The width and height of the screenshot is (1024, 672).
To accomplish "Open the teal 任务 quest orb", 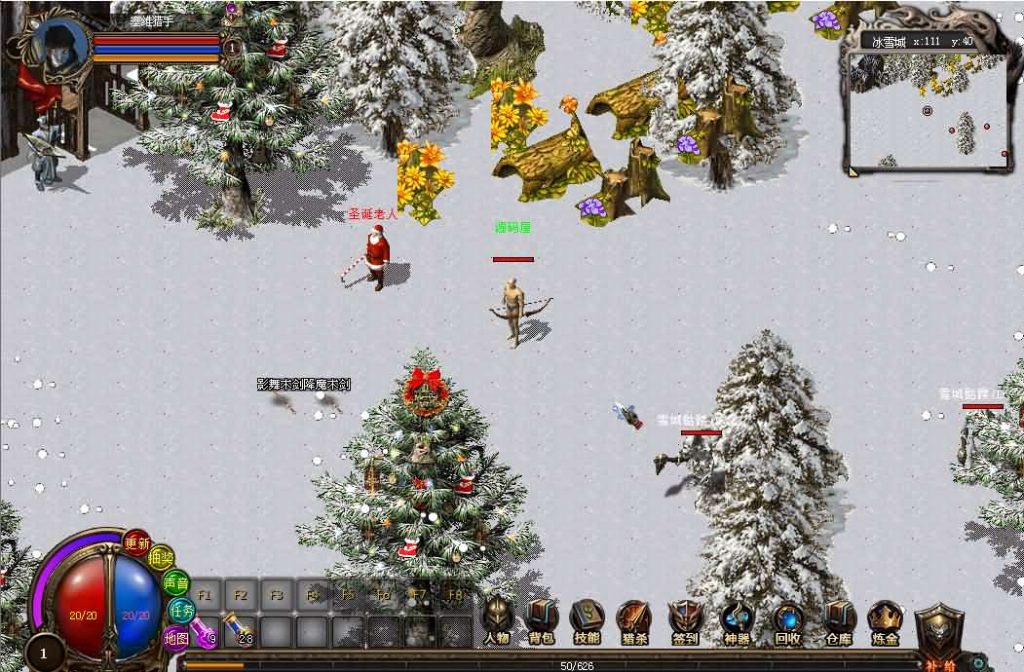I will tap(181, 608).
